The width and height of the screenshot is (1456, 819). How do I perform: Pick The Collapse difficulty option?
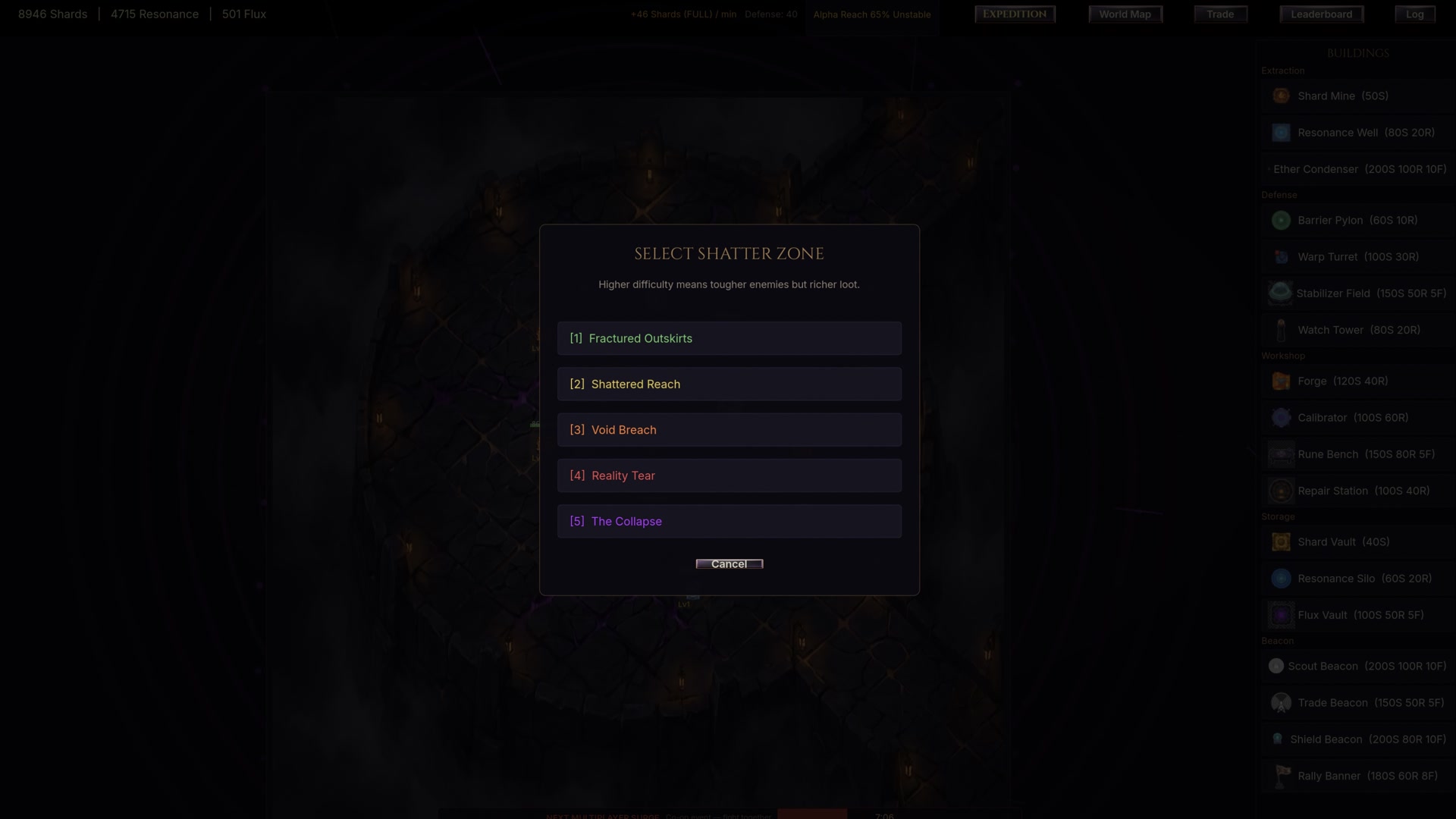click(729, 521)
